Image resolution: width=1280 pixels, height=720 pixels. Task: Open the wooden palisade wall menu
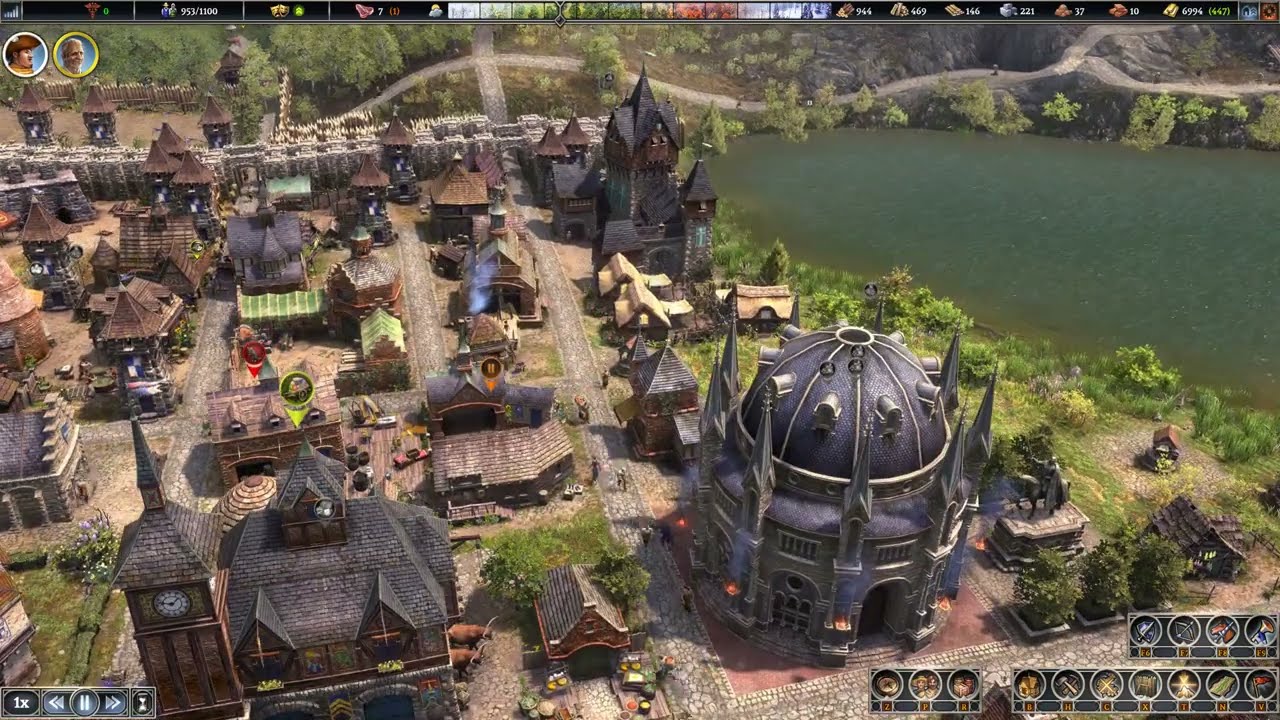pyautogui.click(x=1144, y=685)
